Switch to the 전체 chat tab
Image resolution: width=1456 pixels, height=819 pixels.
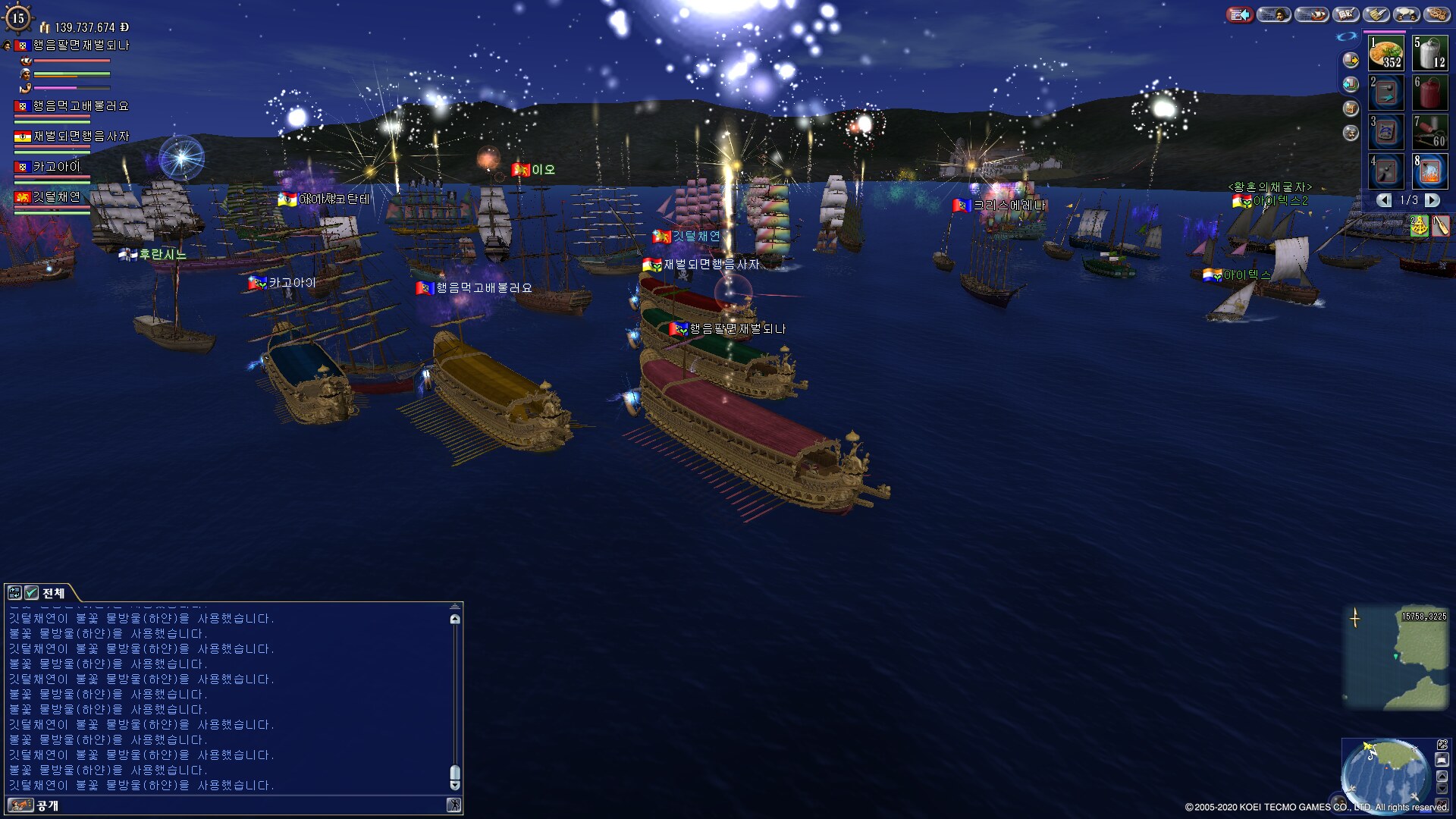pyautogui.click(x=53, y=593)
